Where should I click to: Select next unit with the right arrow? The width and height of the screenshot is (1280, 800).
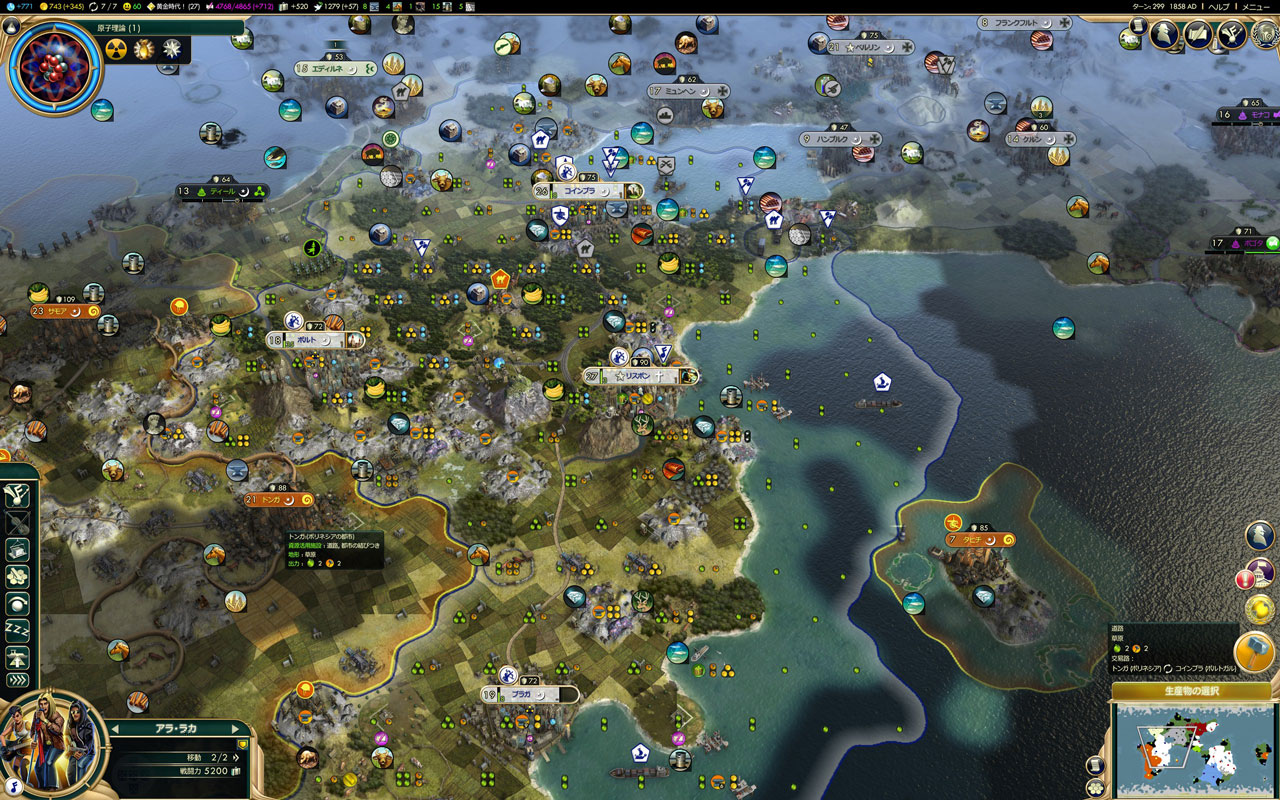236,728
